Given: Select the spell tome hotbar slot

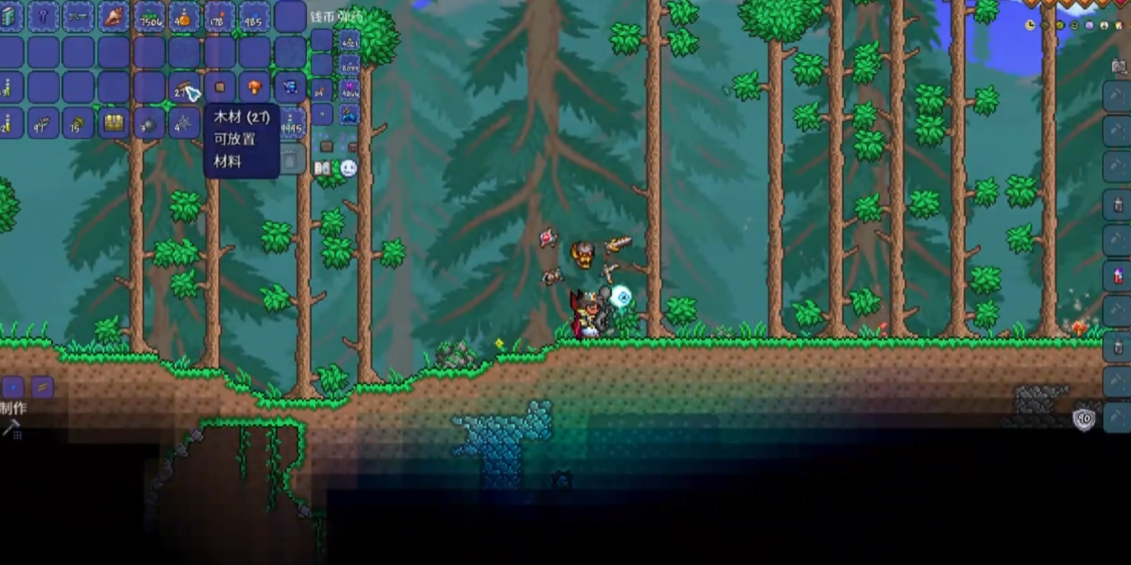Looking at the screenshot, I should click(9, 16).
